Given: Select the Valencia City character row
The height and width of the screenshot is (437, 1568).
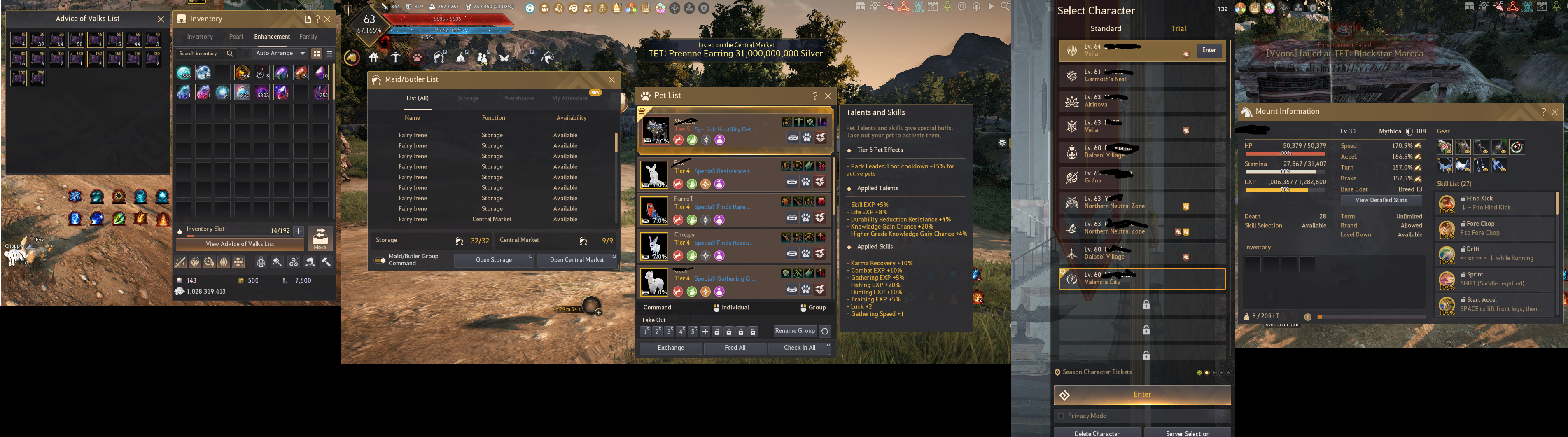Looking at the screenshot, I should pyautogui.click(x=1142, y=279).
